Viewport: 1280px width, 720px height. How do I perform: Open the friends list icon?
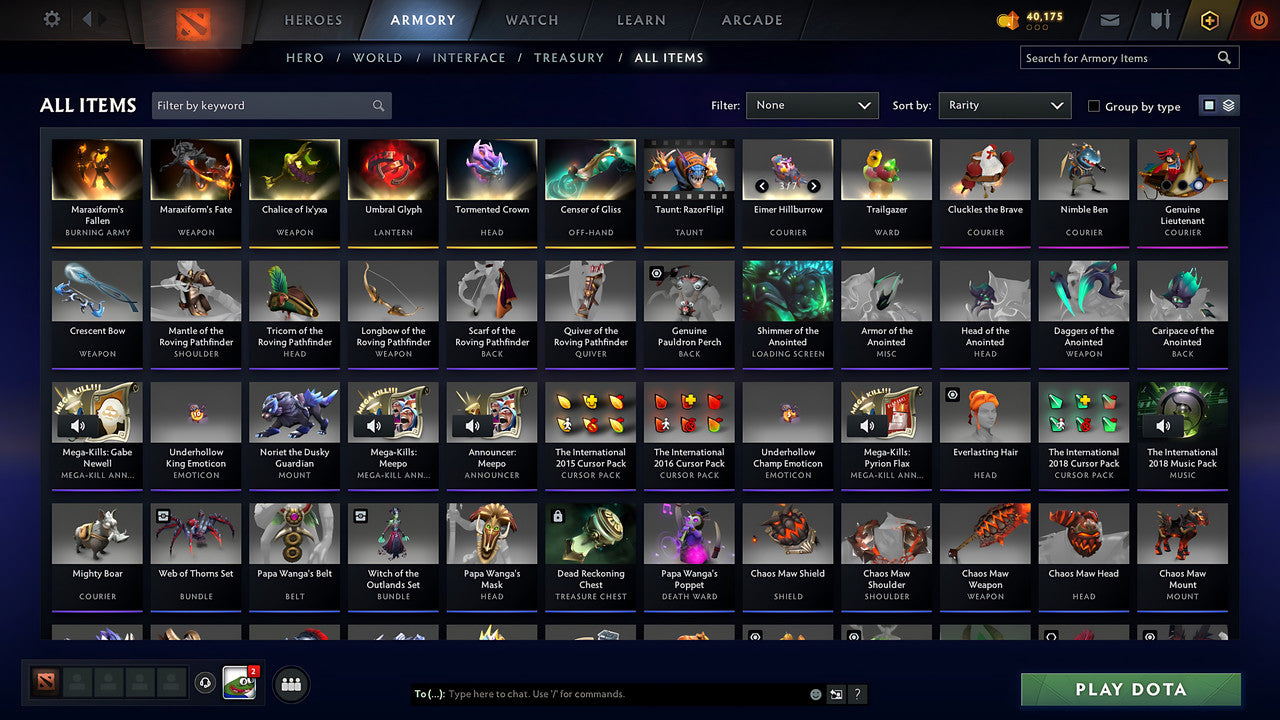tap(289, 684)
